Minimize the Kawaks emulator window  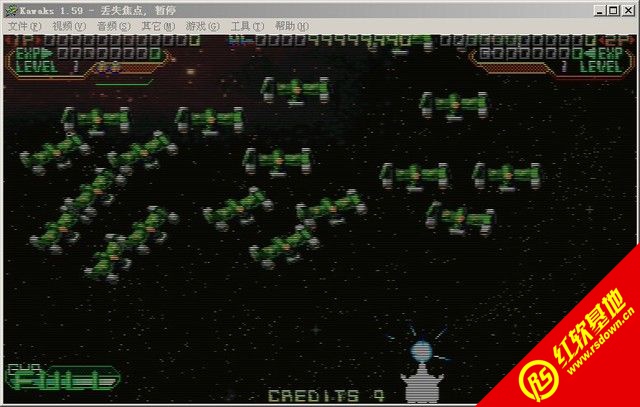600,9
